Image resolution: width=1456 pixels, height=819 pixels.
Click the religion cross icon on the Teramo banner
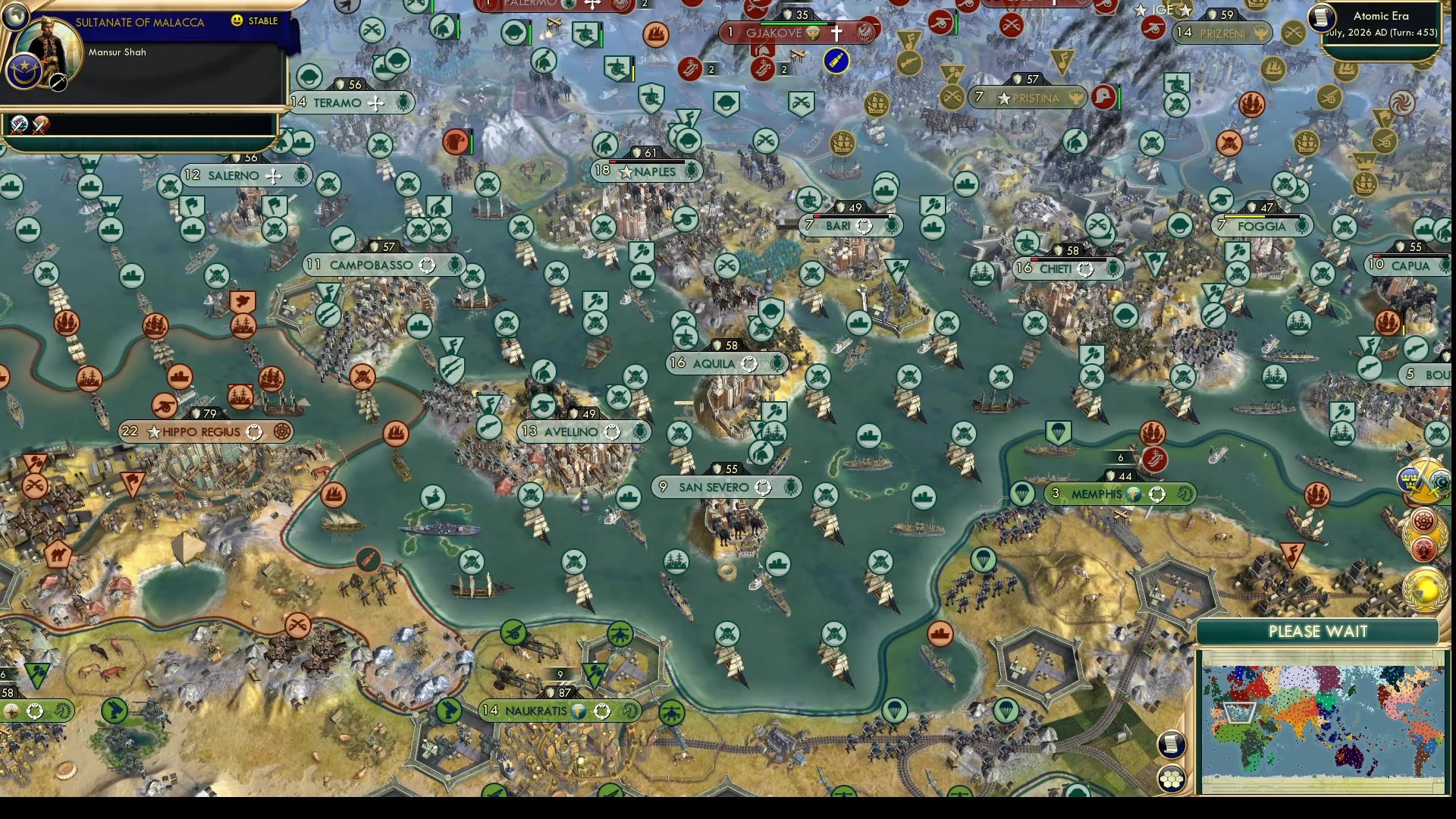(377, 102)
